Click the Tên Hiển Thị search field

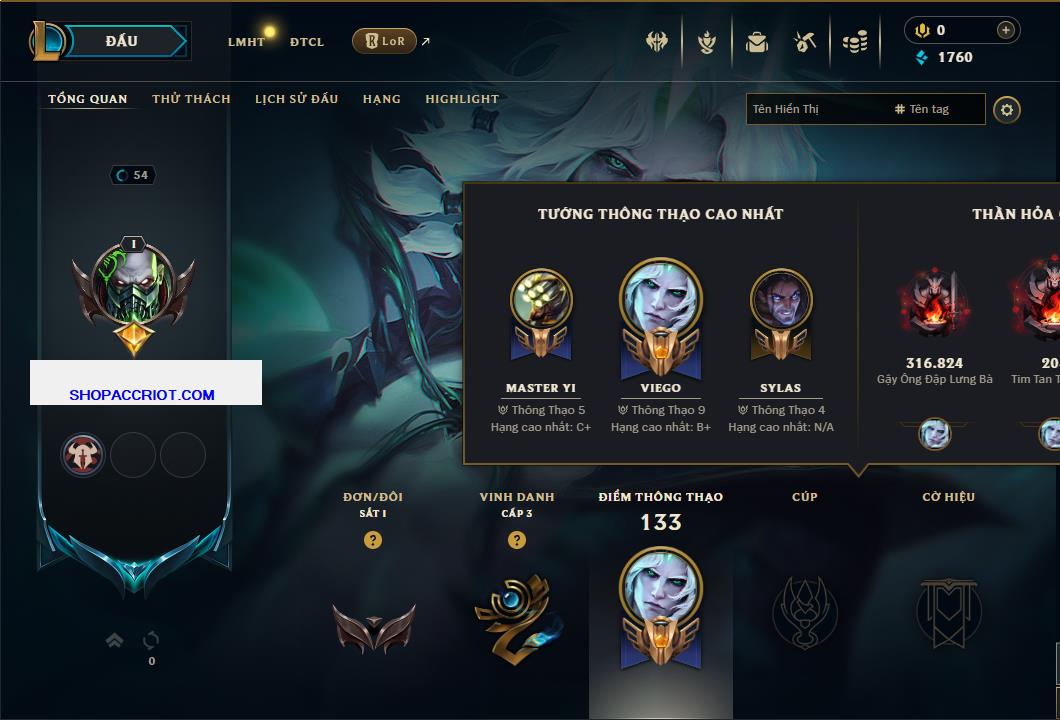coord(815,109)
